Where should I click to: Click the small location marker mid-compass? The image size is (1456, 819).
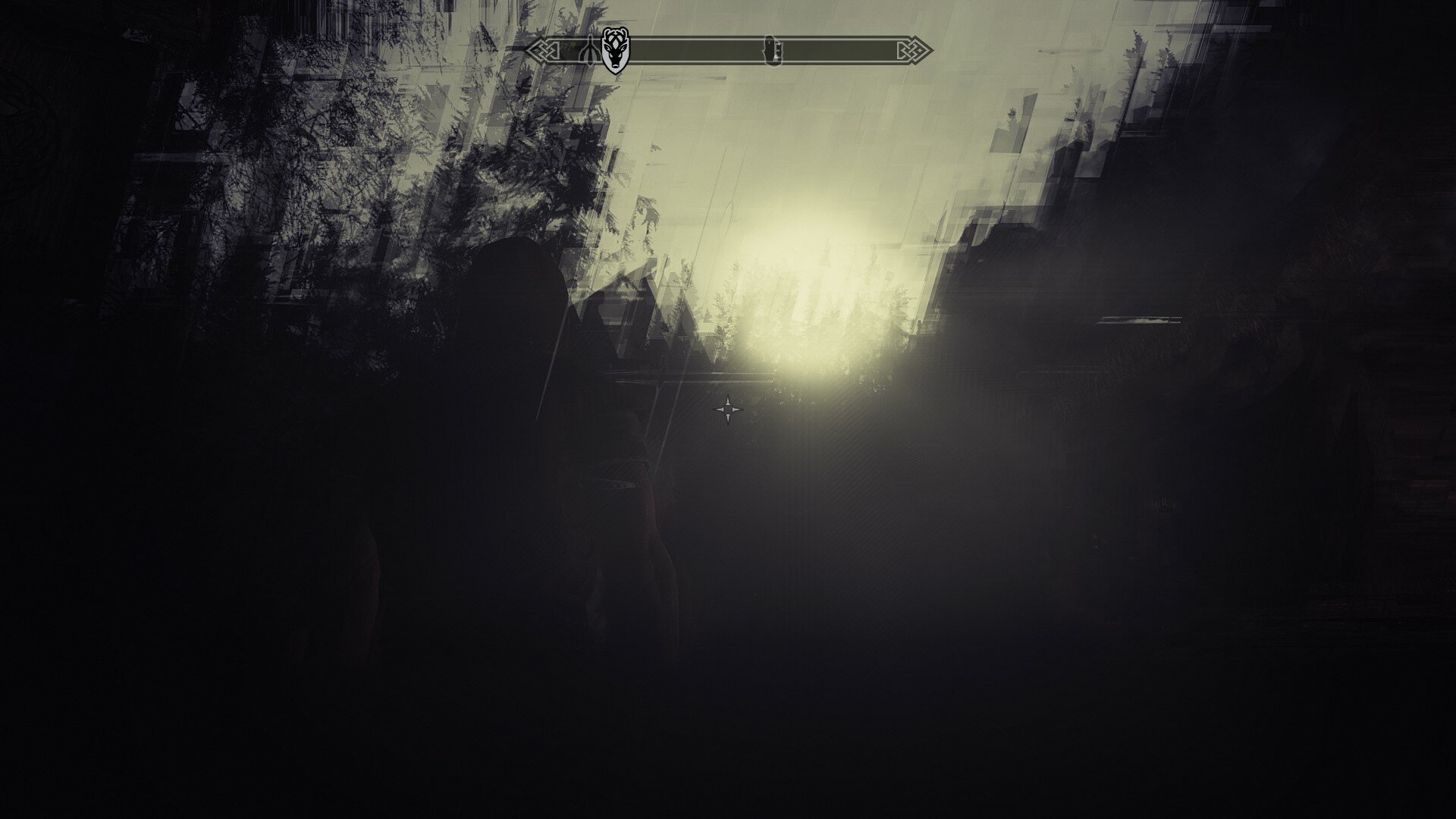[x=773, y=49]
